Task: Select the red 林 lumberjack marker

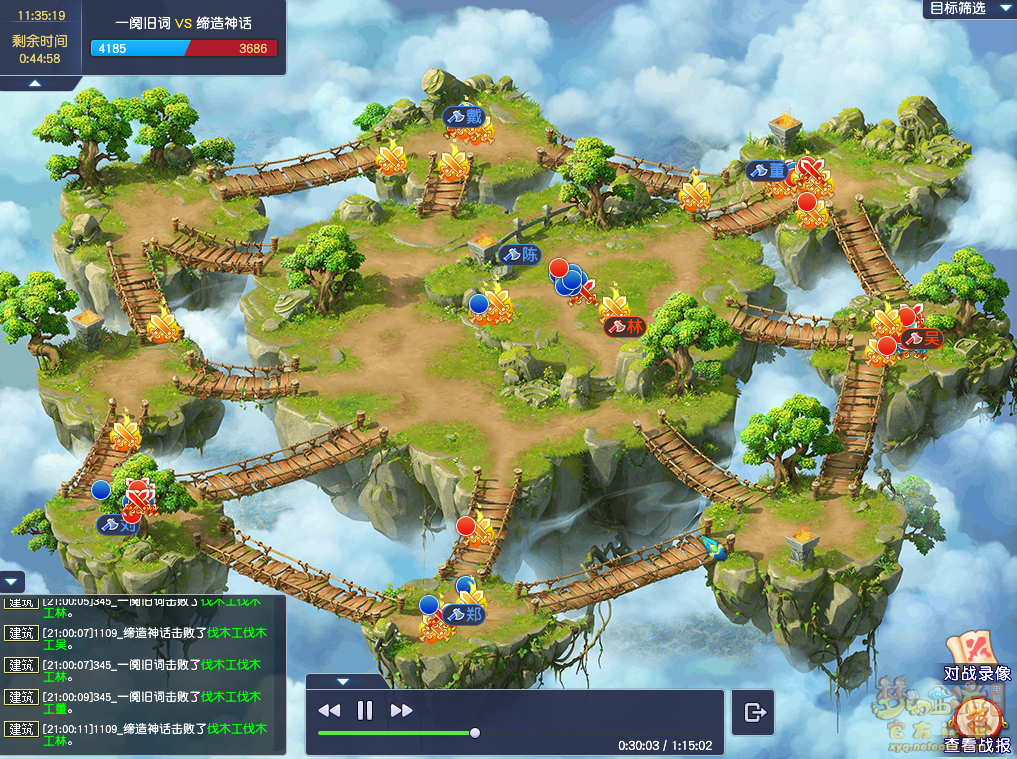Action: (625, 326)
